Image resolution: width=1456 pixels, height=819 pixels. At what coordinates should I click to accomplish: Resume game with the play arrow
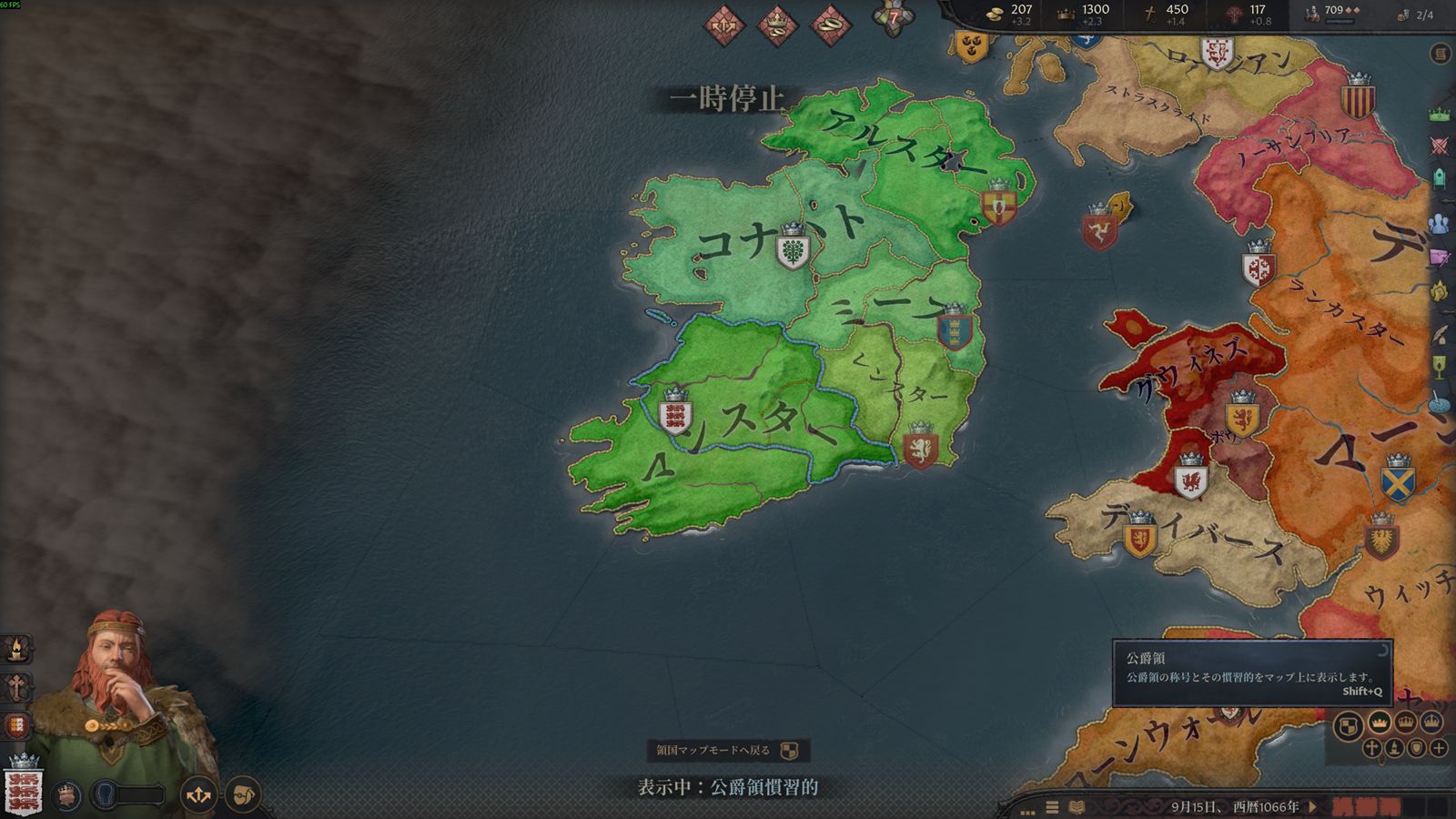click(1312, 806)
